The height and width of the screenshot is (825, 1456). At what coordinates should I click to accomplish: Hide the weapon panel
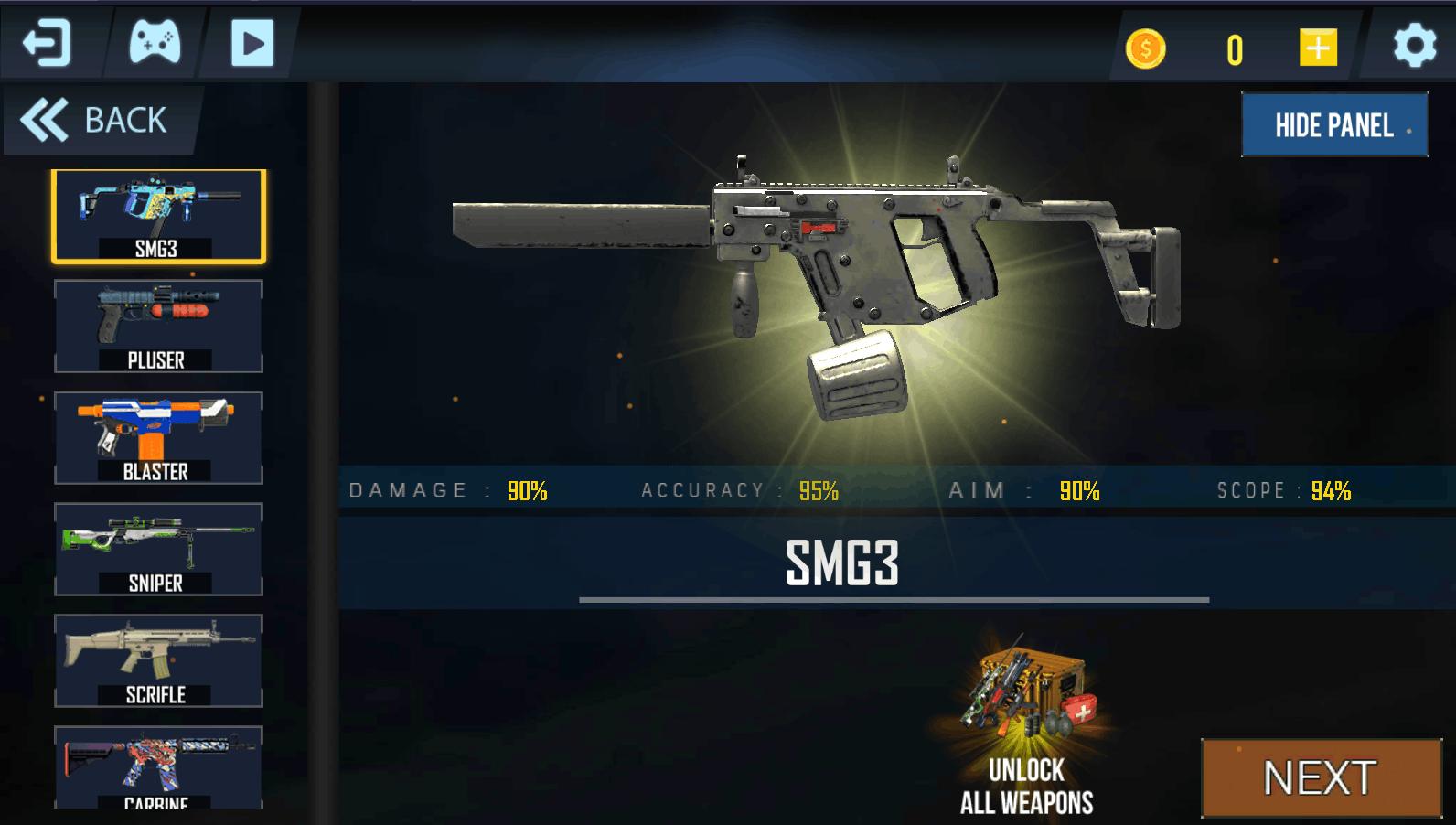[x=1334, y=125]
